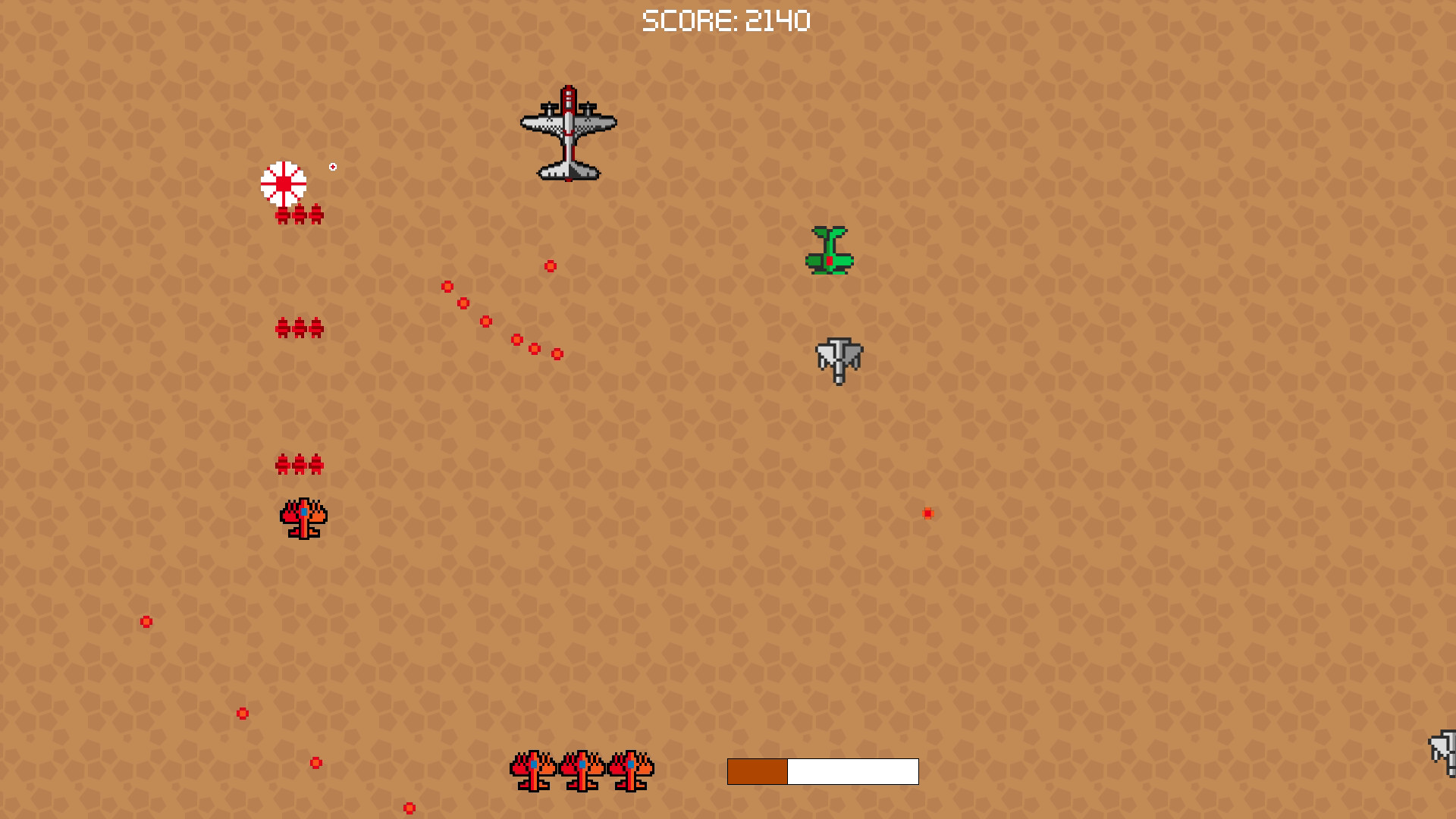Viewport: 1456px width, 819px height.
Task: Click the white sunburst explosion sprite
Action: (284, 182)
